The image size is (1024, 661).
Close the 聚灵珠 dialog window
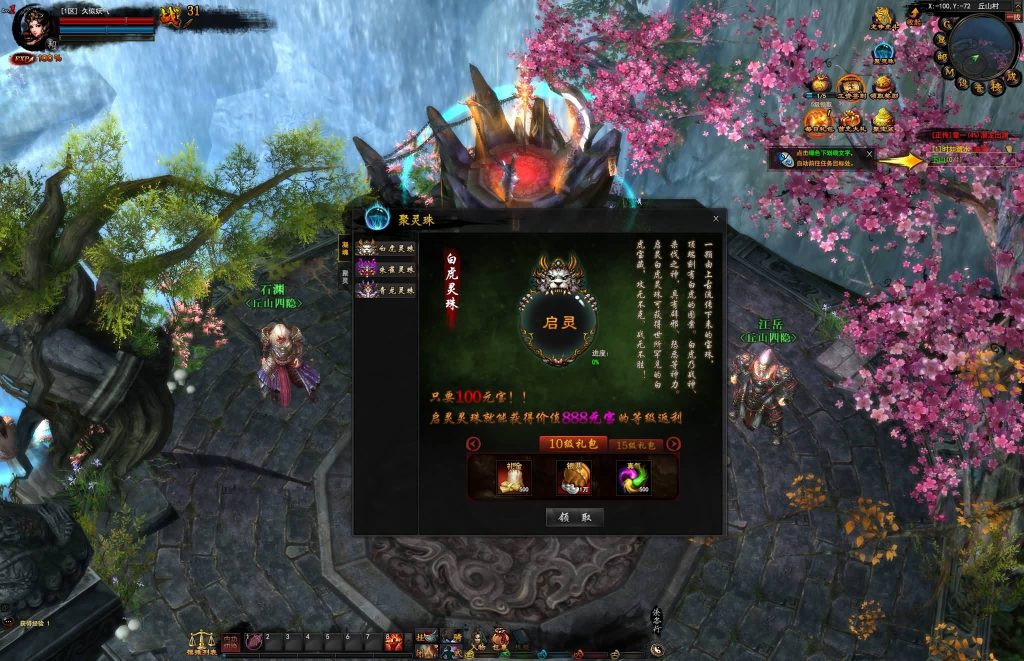click(x=715, y=218)
